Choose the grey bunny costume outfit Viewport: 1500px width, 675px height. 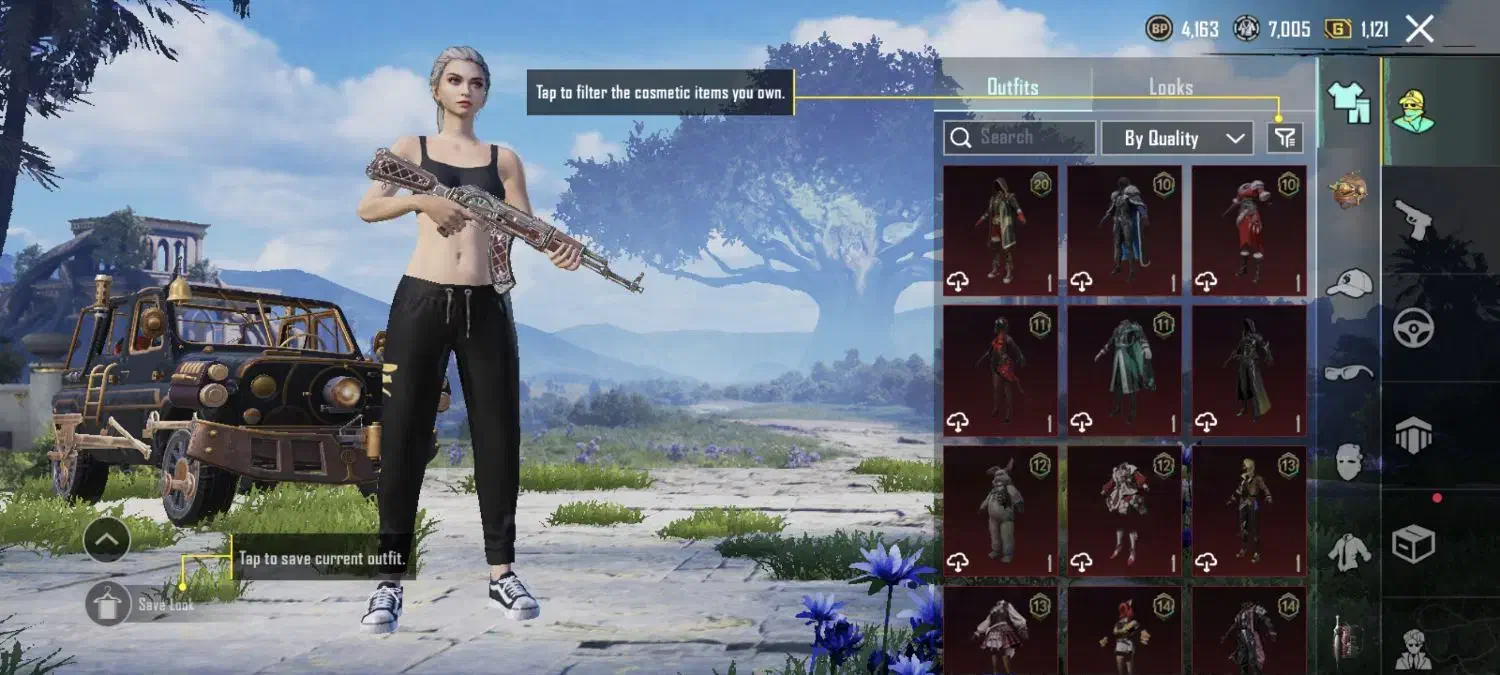1000,510
